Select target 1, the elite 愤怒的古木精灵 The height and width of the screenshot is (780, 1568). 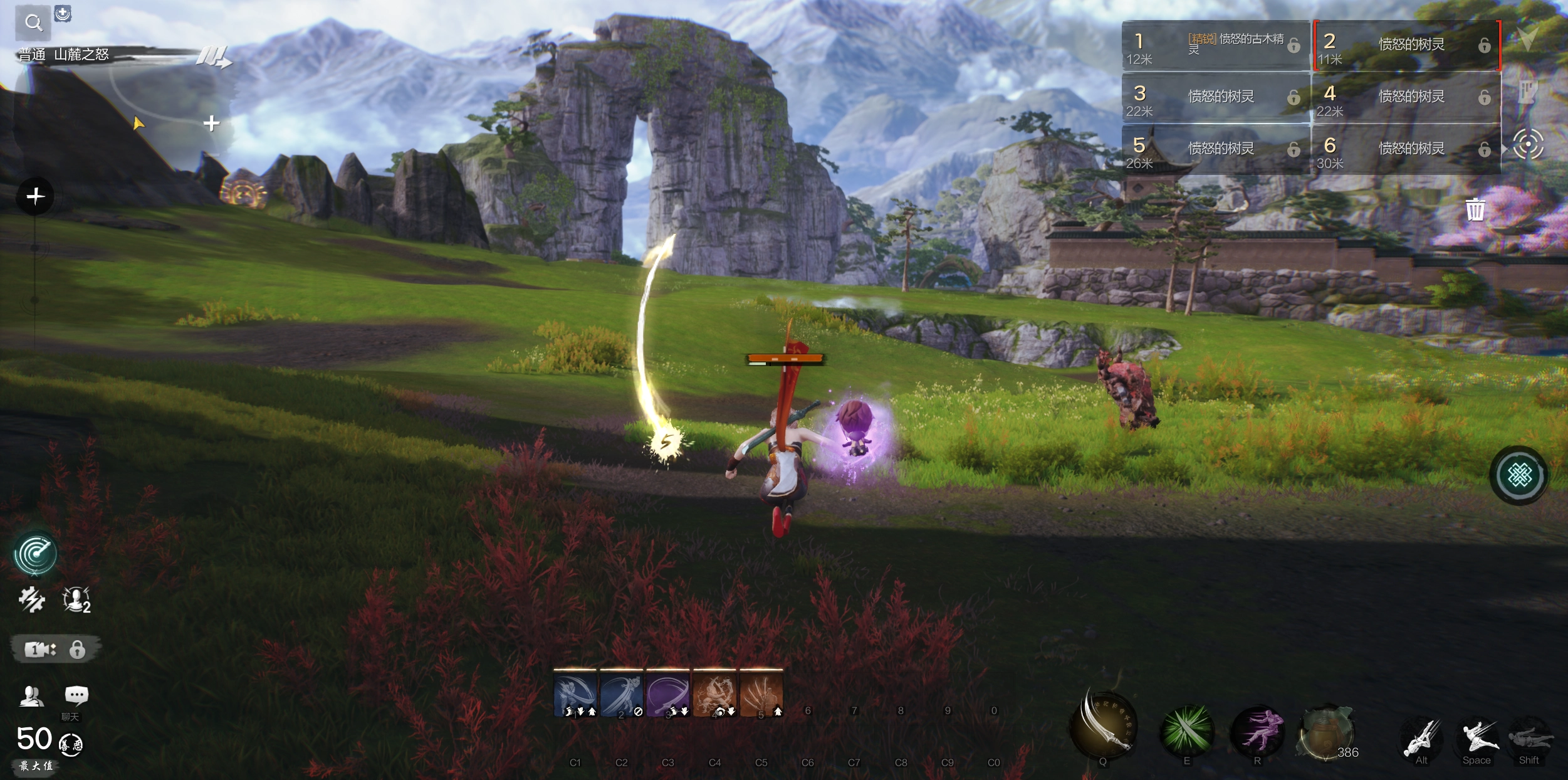coord(1215,45)
